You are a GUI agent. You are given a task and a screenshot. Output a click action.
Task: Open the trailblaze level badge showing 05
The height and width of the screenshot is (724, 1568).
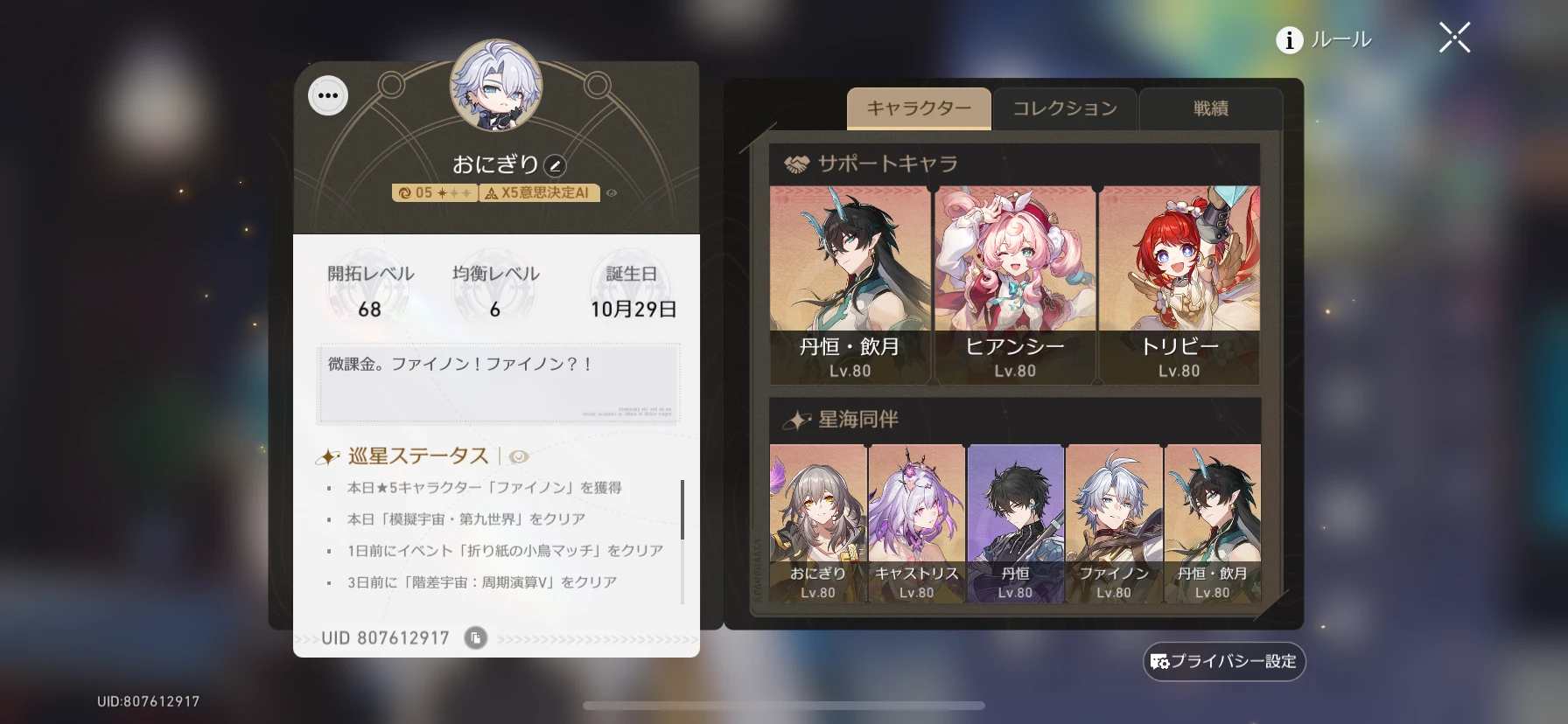[432, 194]
